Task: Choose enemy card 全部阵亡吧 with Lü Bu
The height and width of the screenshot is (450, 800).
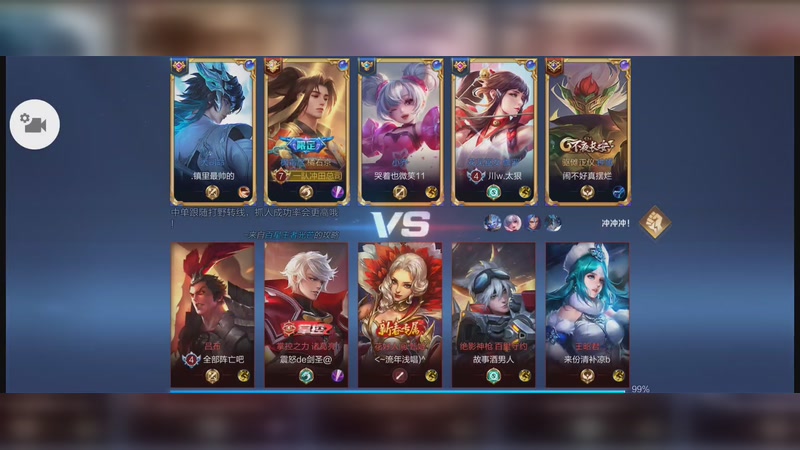Action: 212,314
